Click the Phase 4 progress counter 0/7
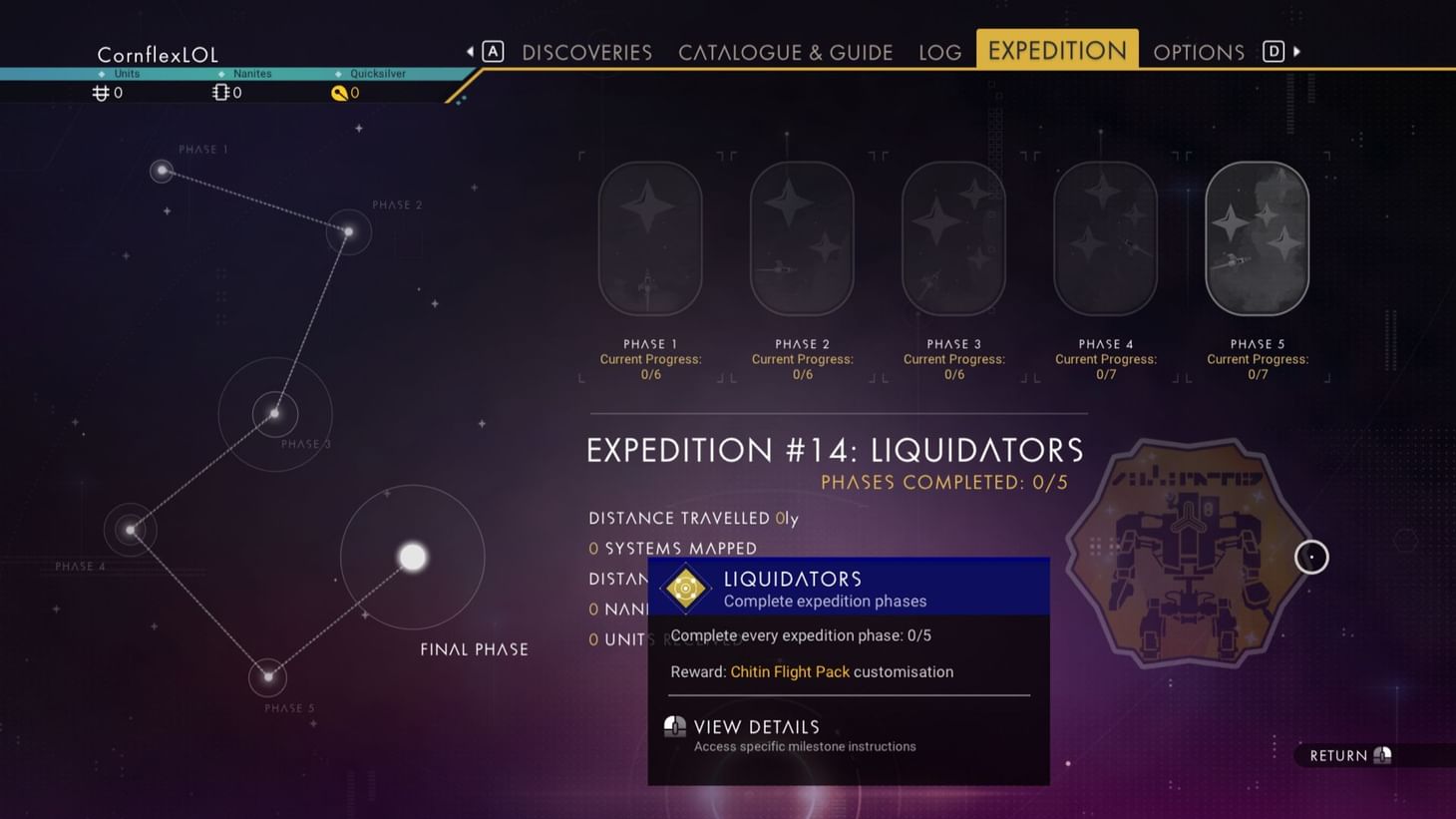 pos(1105,374)
